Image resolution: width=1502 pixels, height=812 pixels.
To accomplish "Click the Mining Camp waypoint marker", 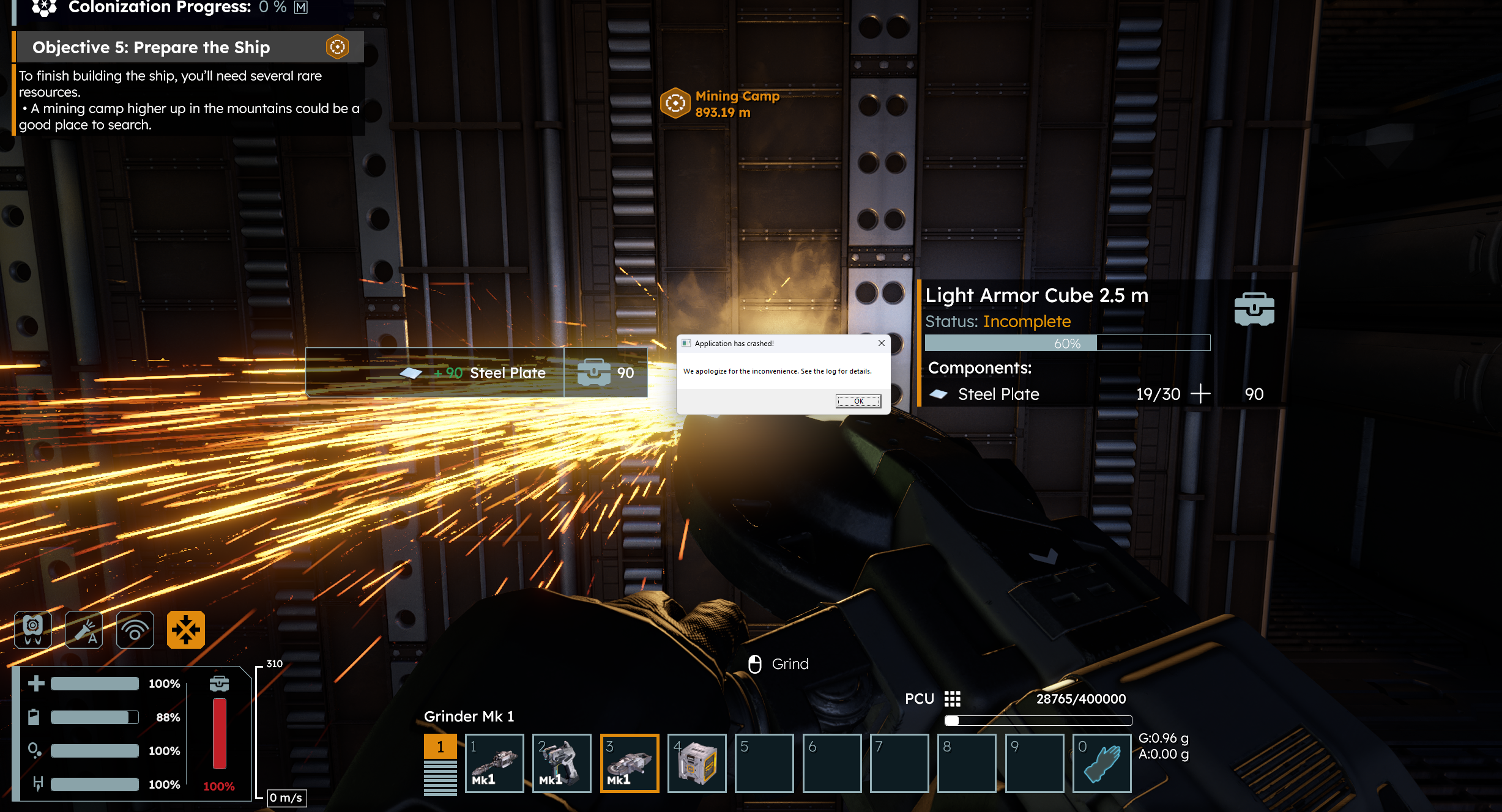I will tap(675, 103).
